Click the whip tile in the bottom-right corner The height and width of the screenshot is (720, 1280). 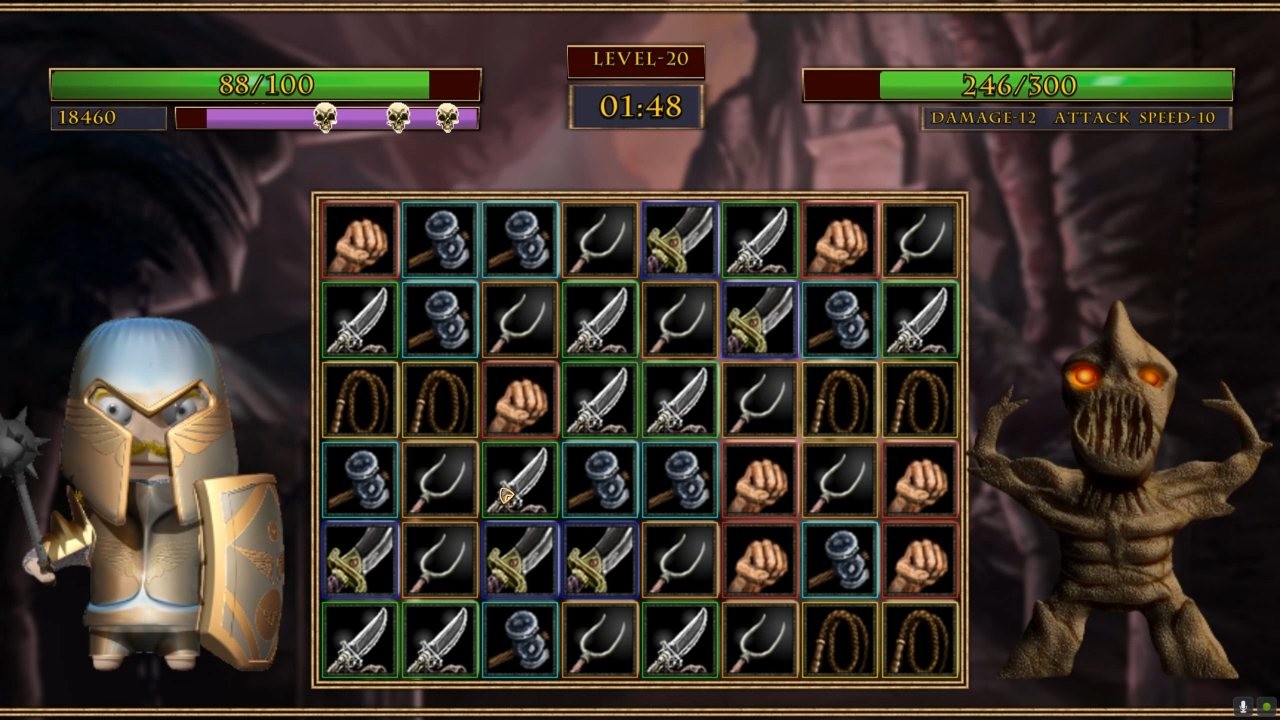pyautogui.click(x=920, y=640)
